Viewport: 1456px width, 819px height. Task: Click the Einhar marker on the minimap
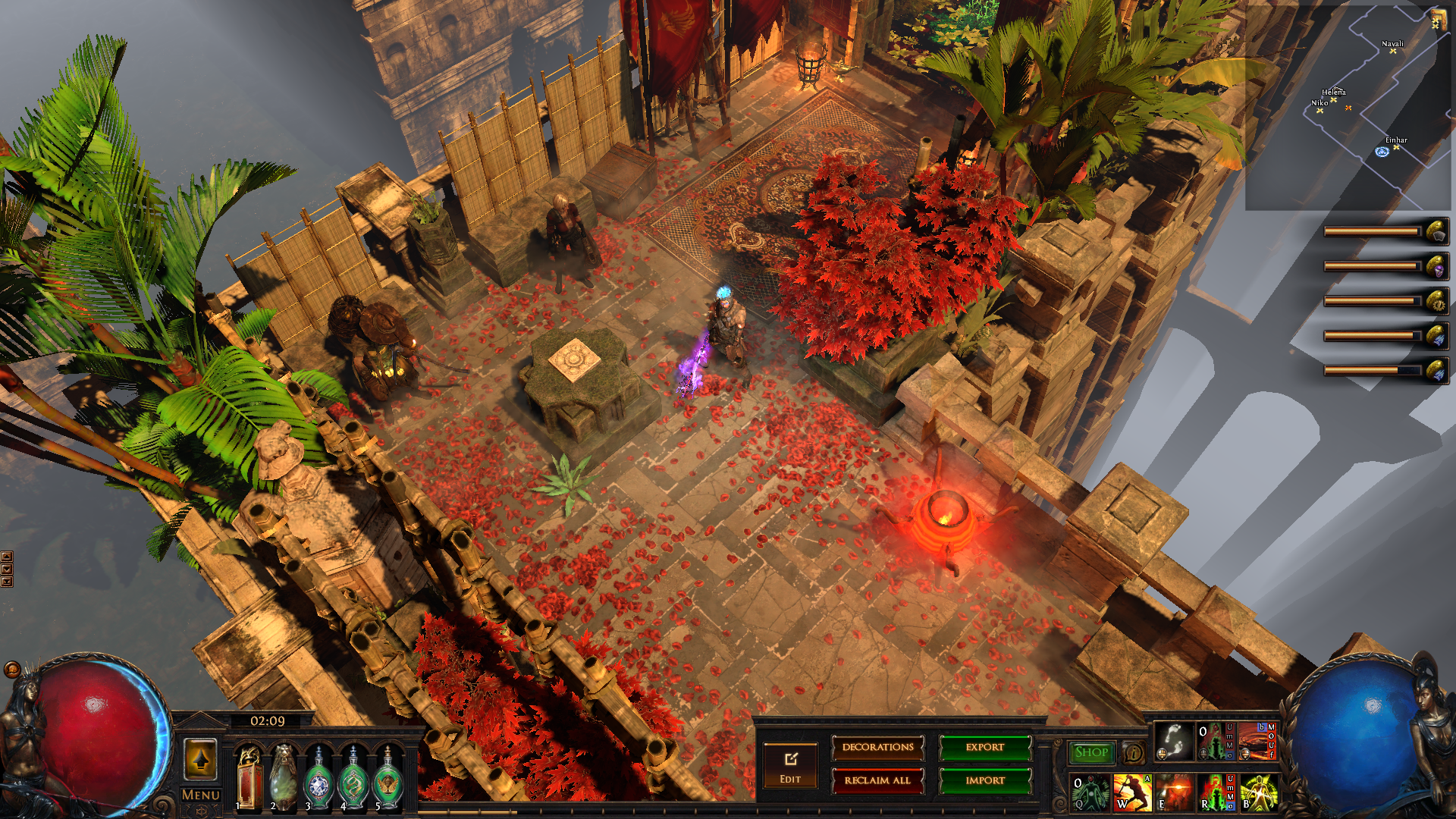click(1395, 147)
